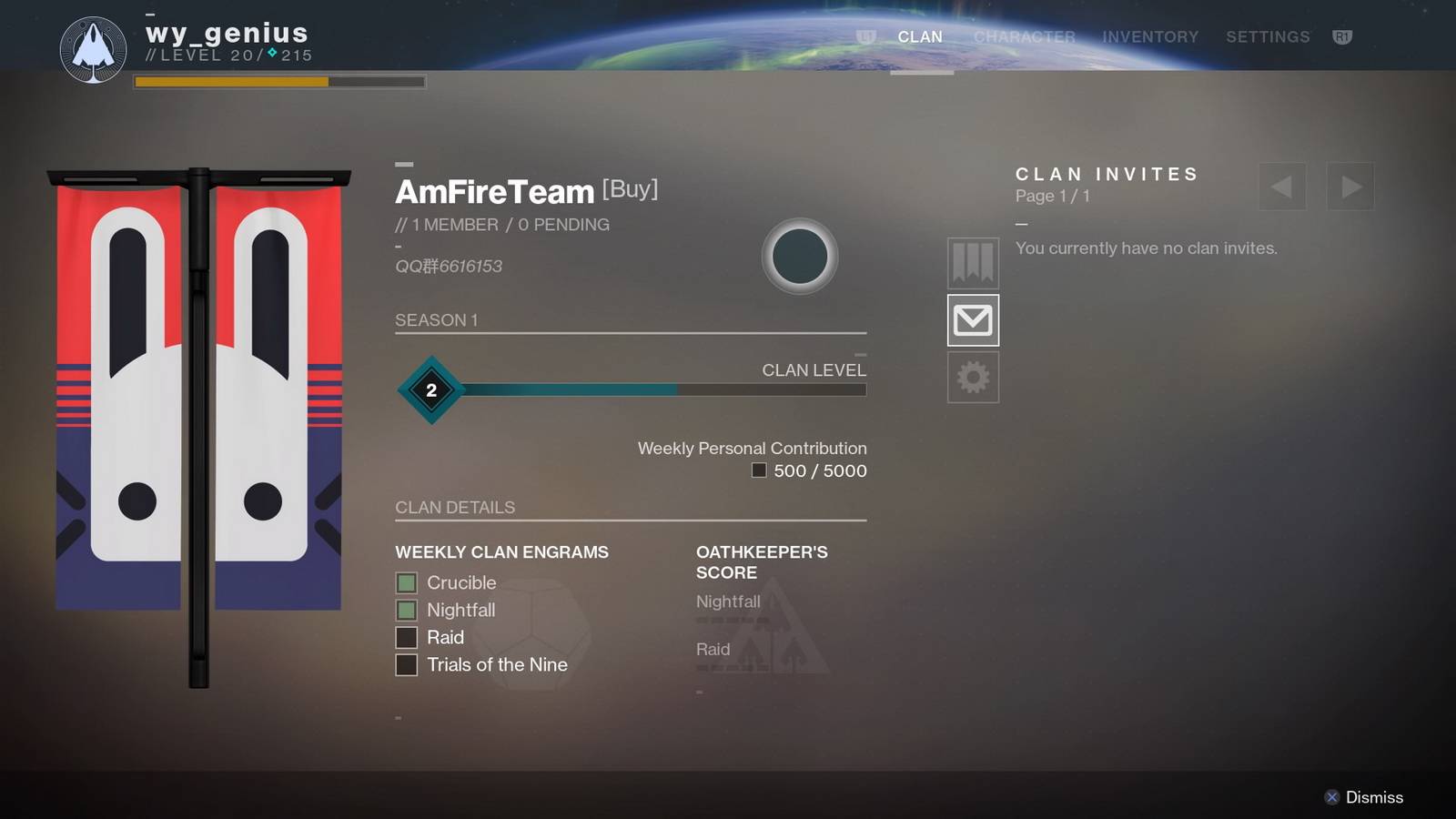Screen dimensions: 1456x819
Task: Click the clan level 2 diamond
Action: pos(431,389)
